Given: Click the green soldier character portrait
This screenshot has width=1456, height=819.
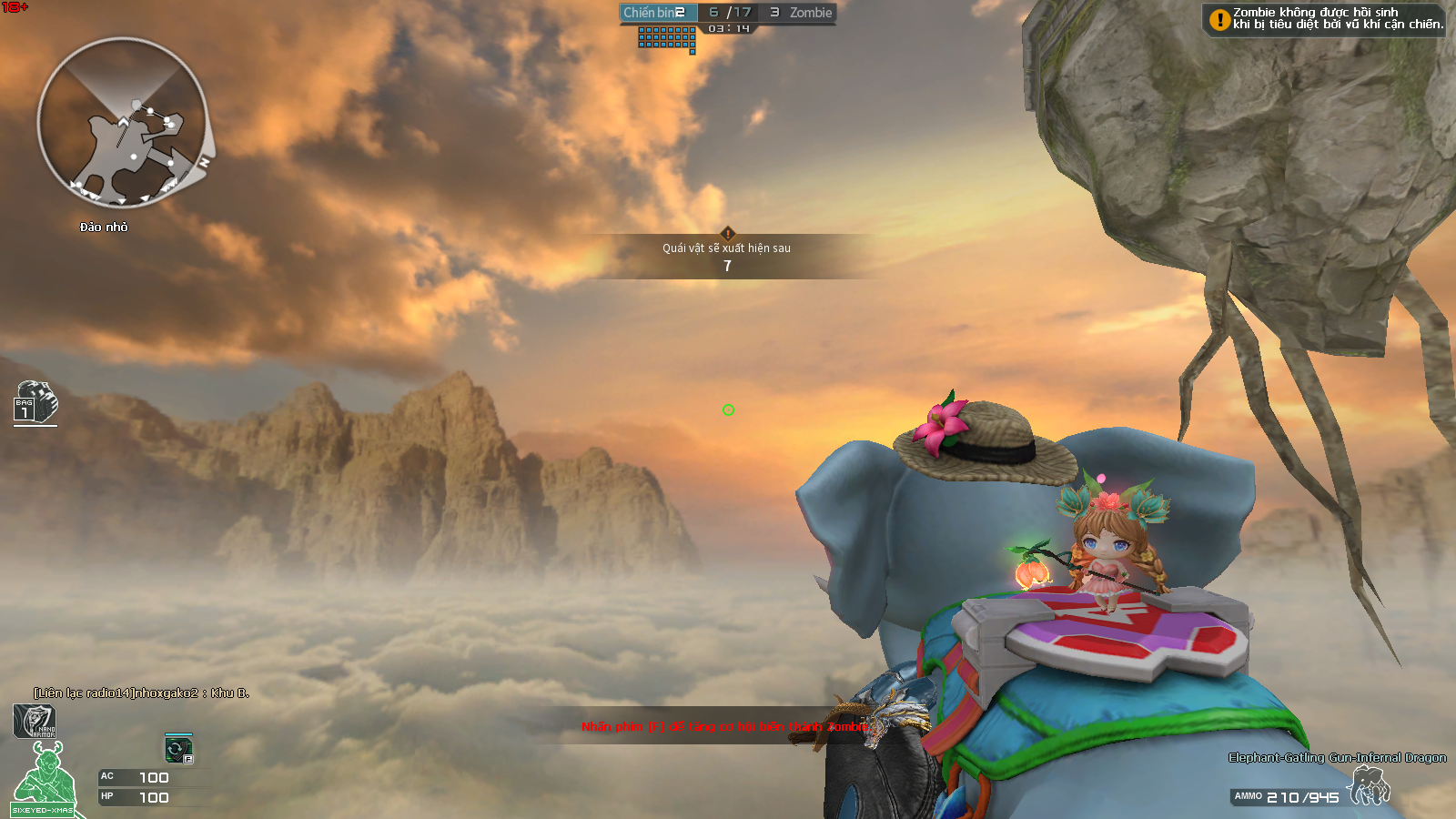Looking at the screenshot, I should pyautogui.click(x=46, y=777).
